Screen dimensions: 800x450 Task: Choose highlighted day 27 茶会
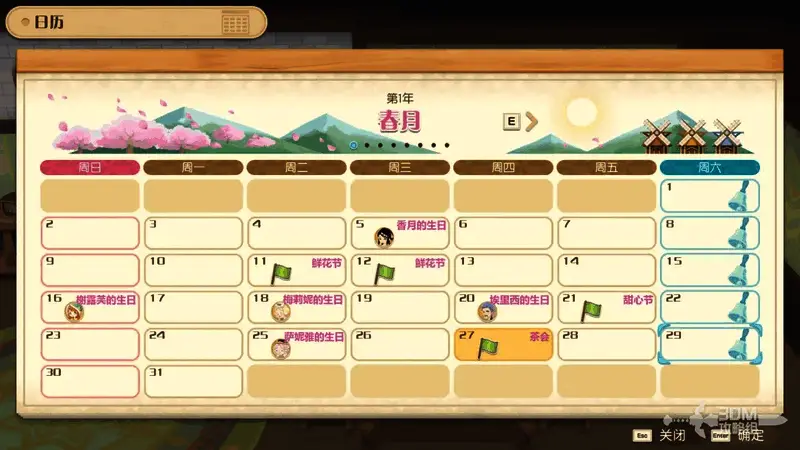click(x=503, y=344)
